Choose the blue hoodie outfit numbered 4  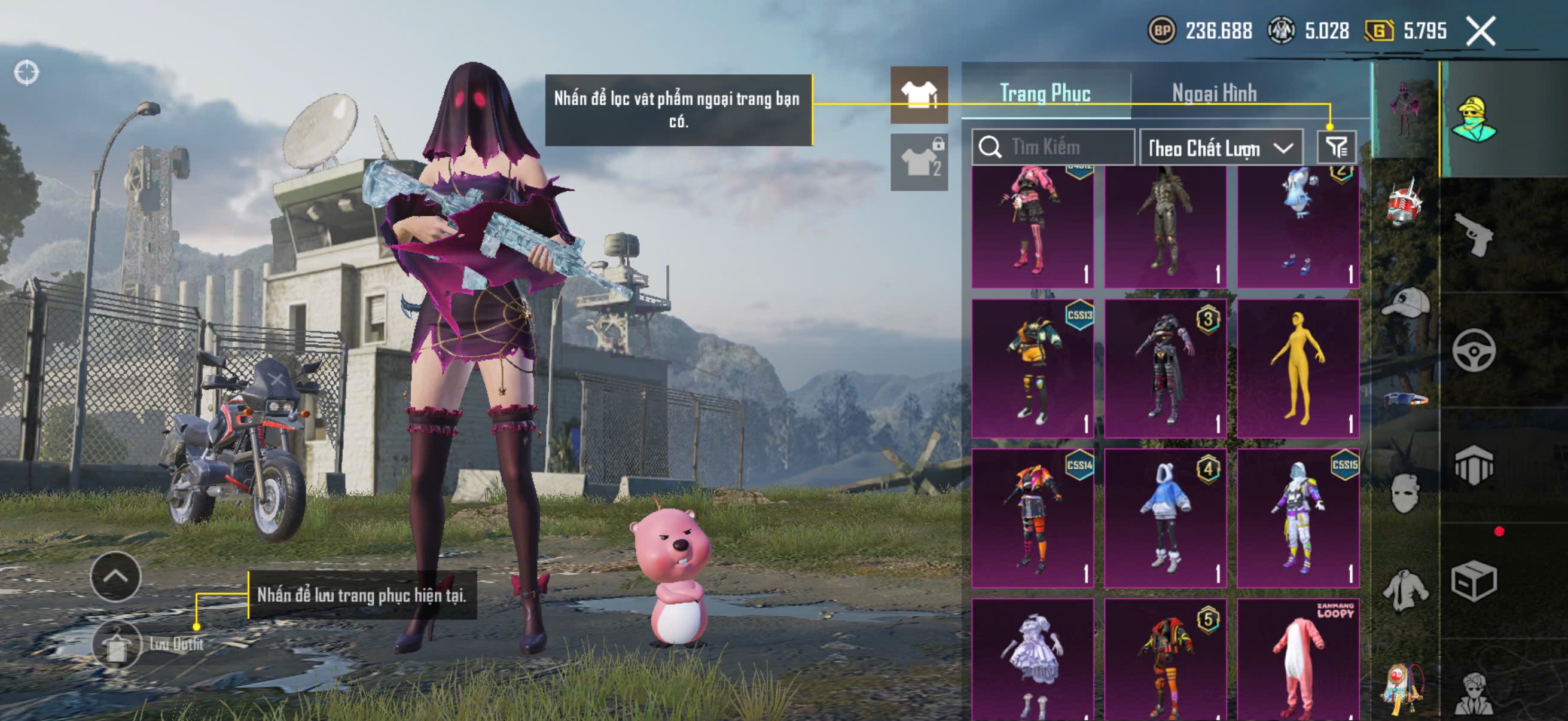point(1165,518)
